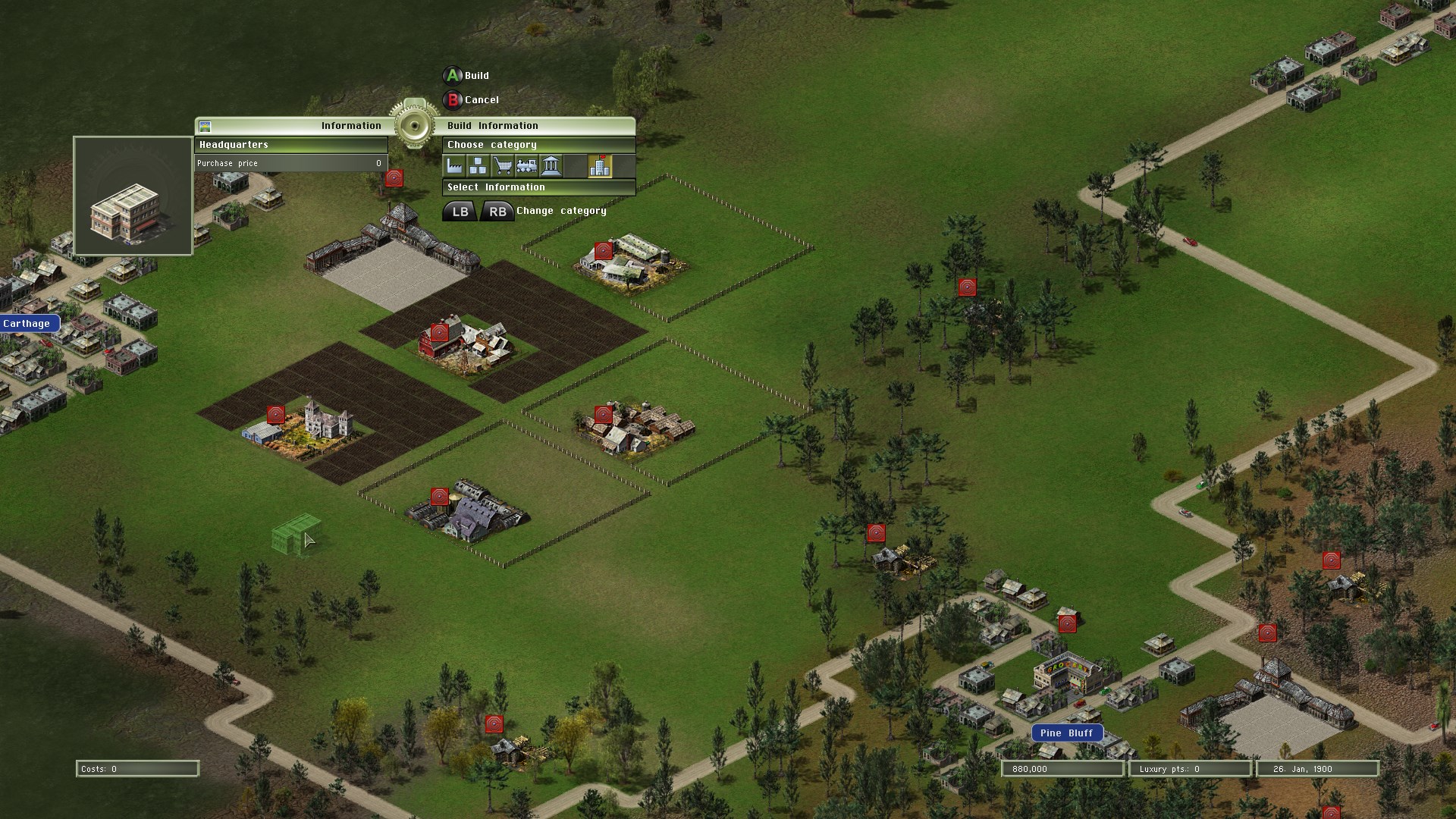Switch to the shopping cart category

(x=502, y=166)
